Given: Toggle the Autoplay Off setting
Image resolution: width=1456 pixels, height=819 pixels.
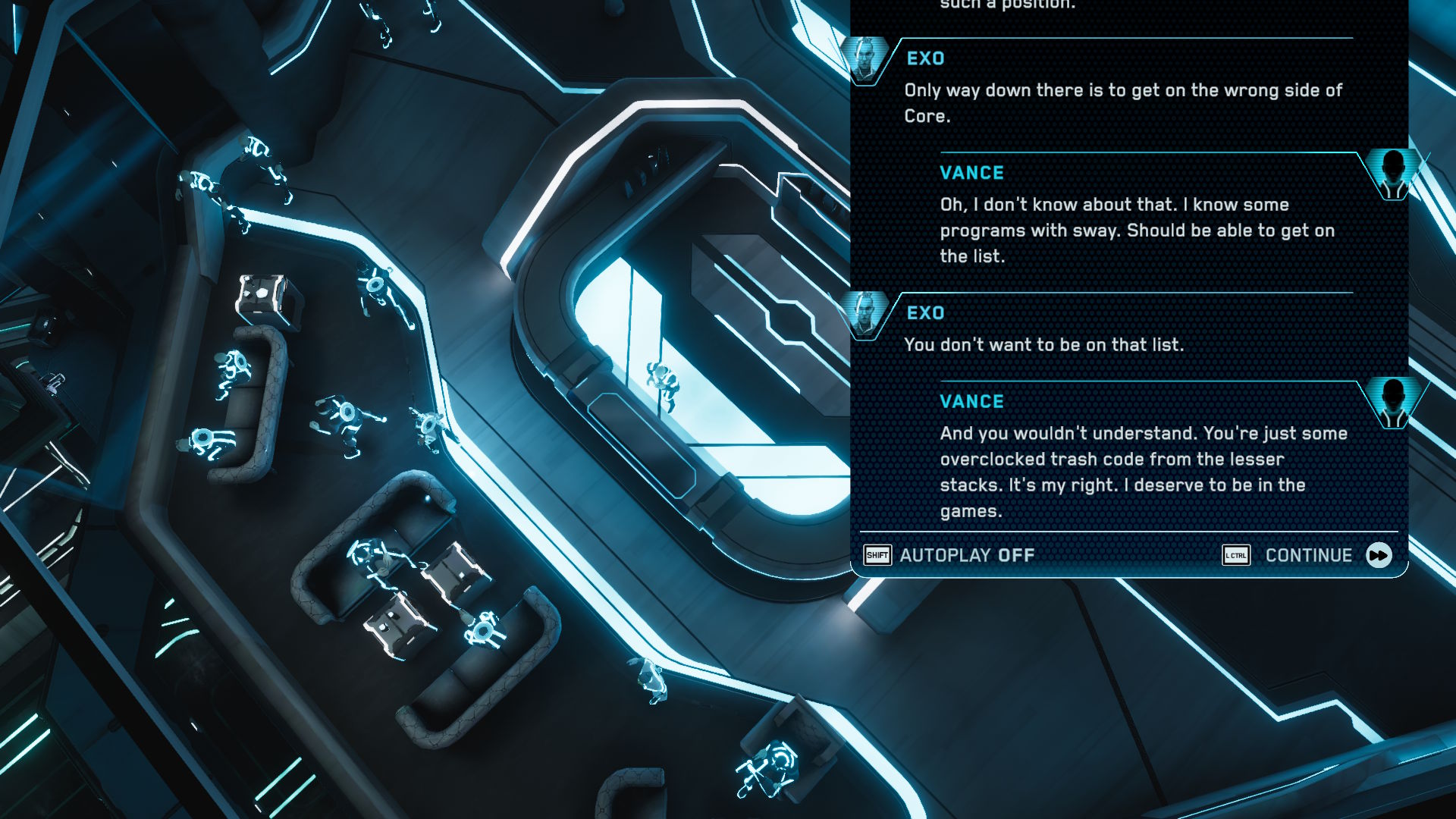Looking at the screenshot, I should click(966, 555).
